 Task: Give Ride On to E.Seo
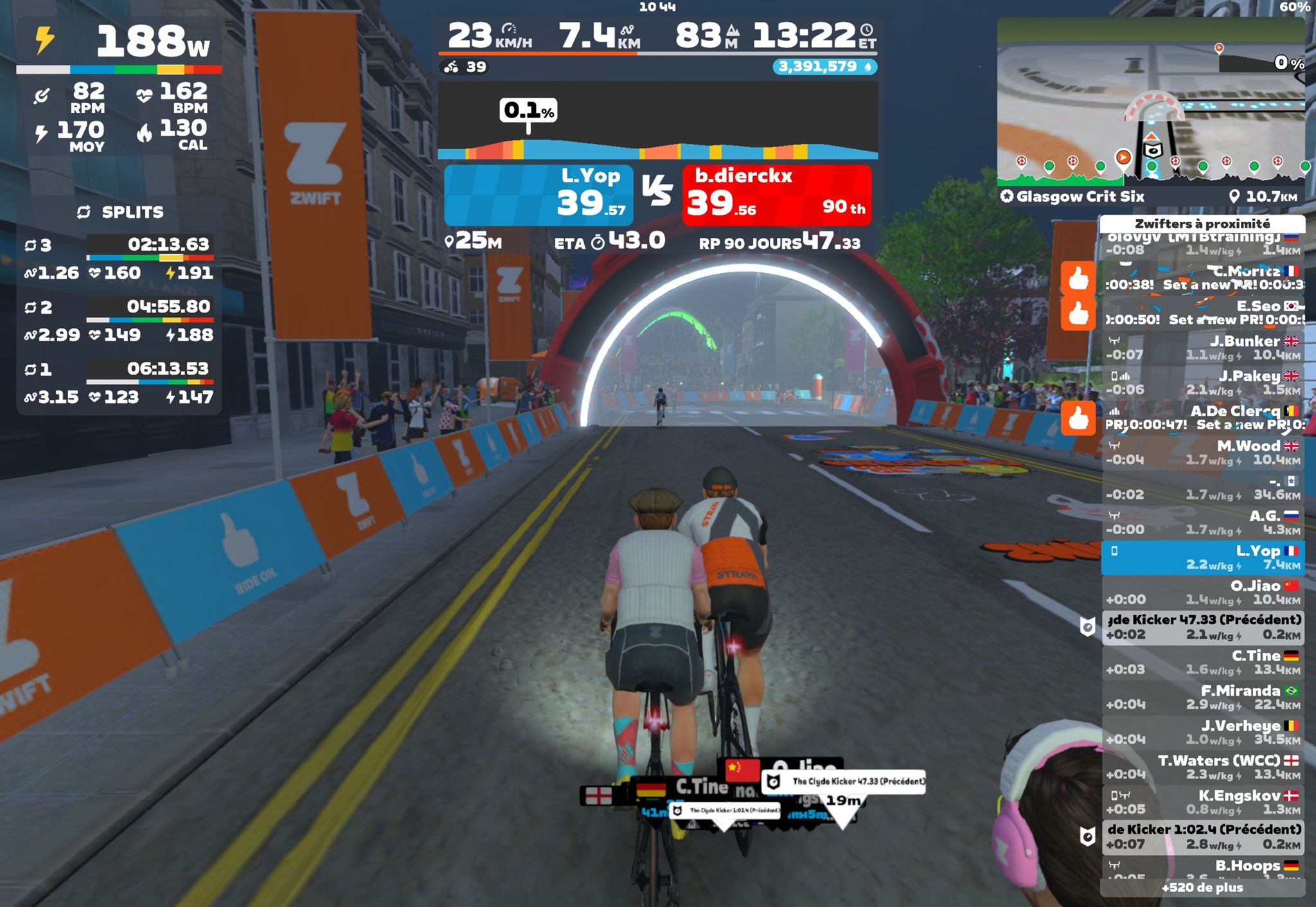[1078, 314]
